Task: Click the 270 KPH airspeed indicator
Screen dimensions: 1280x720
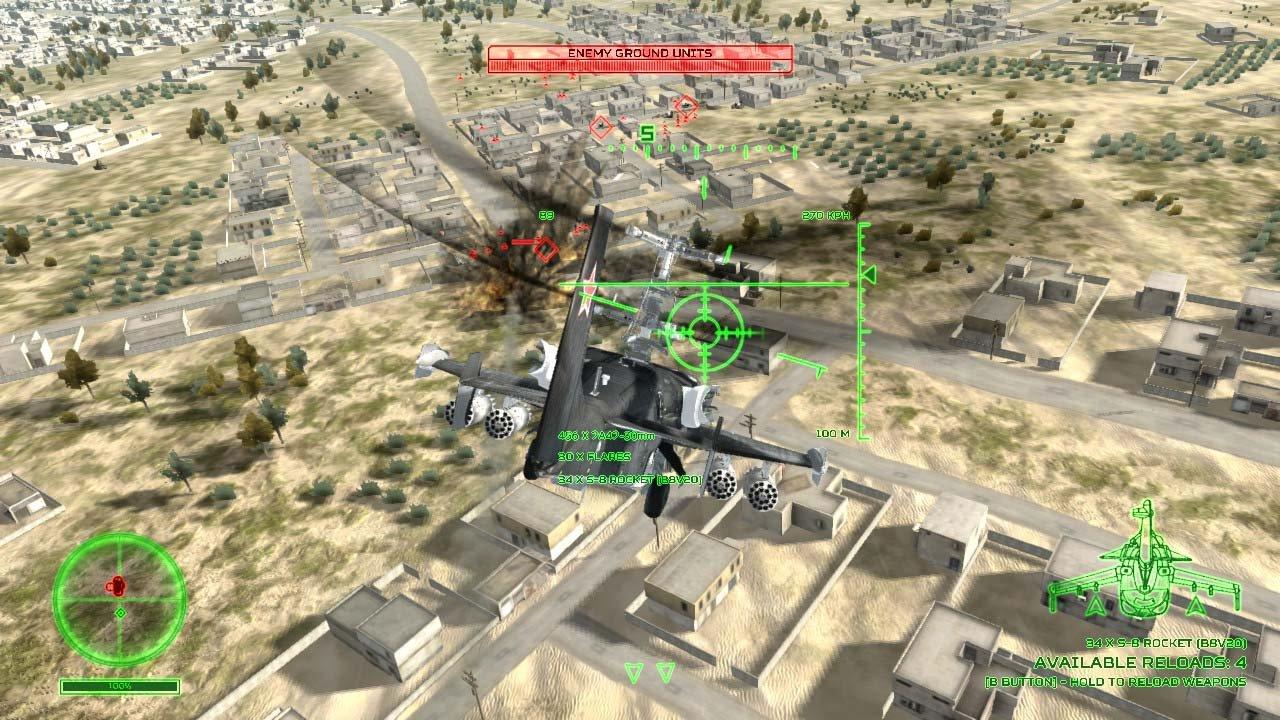Action: pos(827,215)
